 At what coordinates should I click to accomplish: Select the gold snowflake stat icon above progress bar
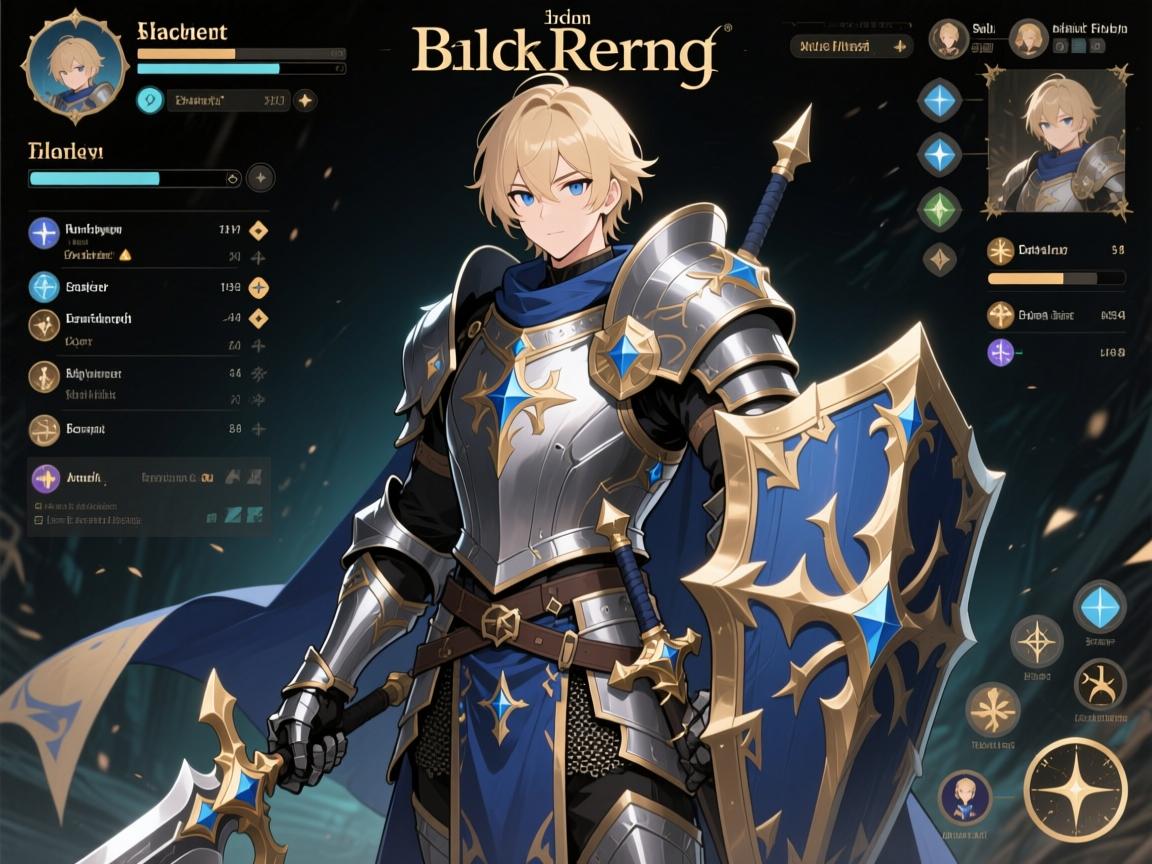click(x=1000, y=251)
